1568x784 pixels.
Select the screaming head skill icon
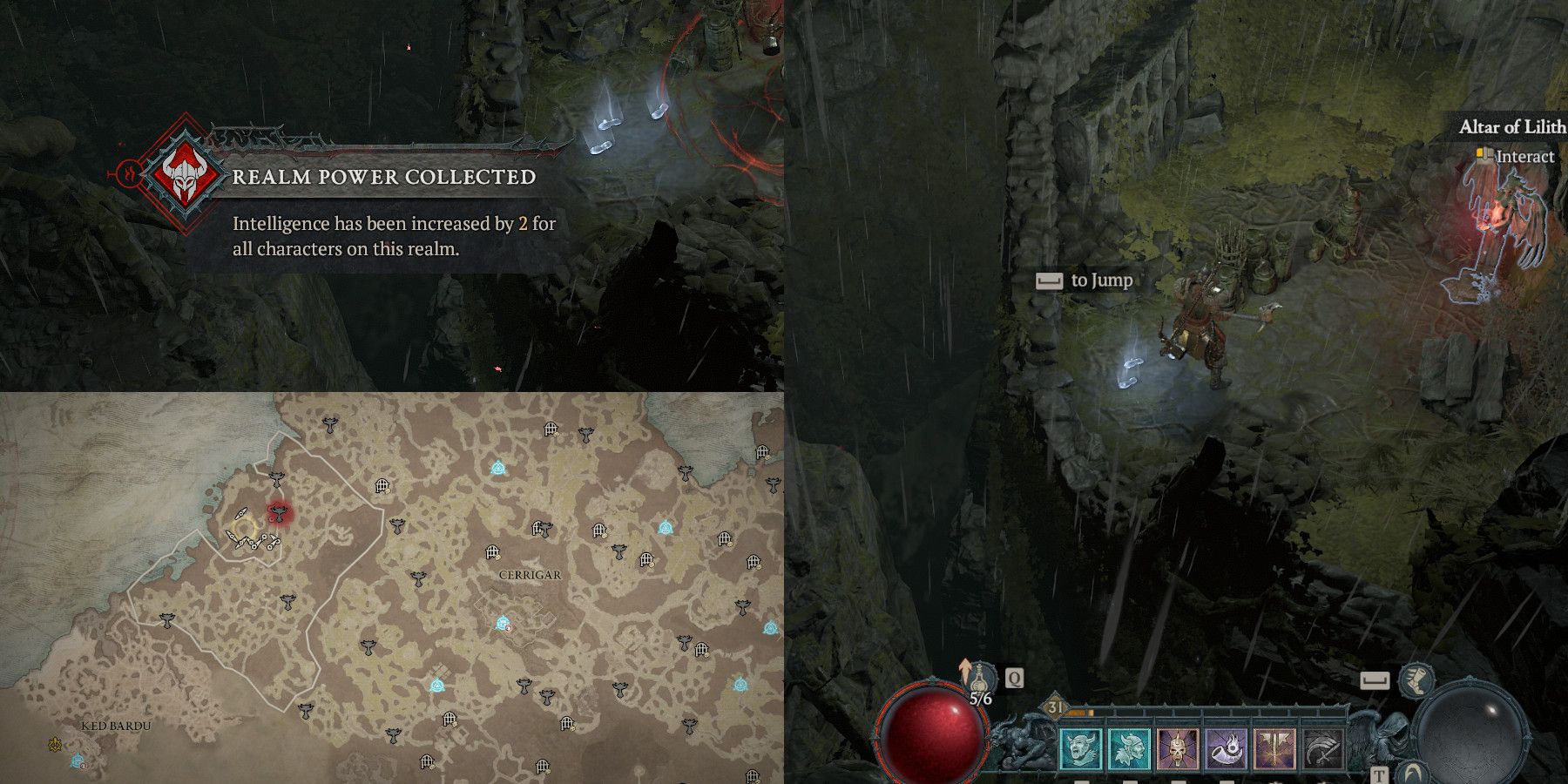tap(1081, 747)
